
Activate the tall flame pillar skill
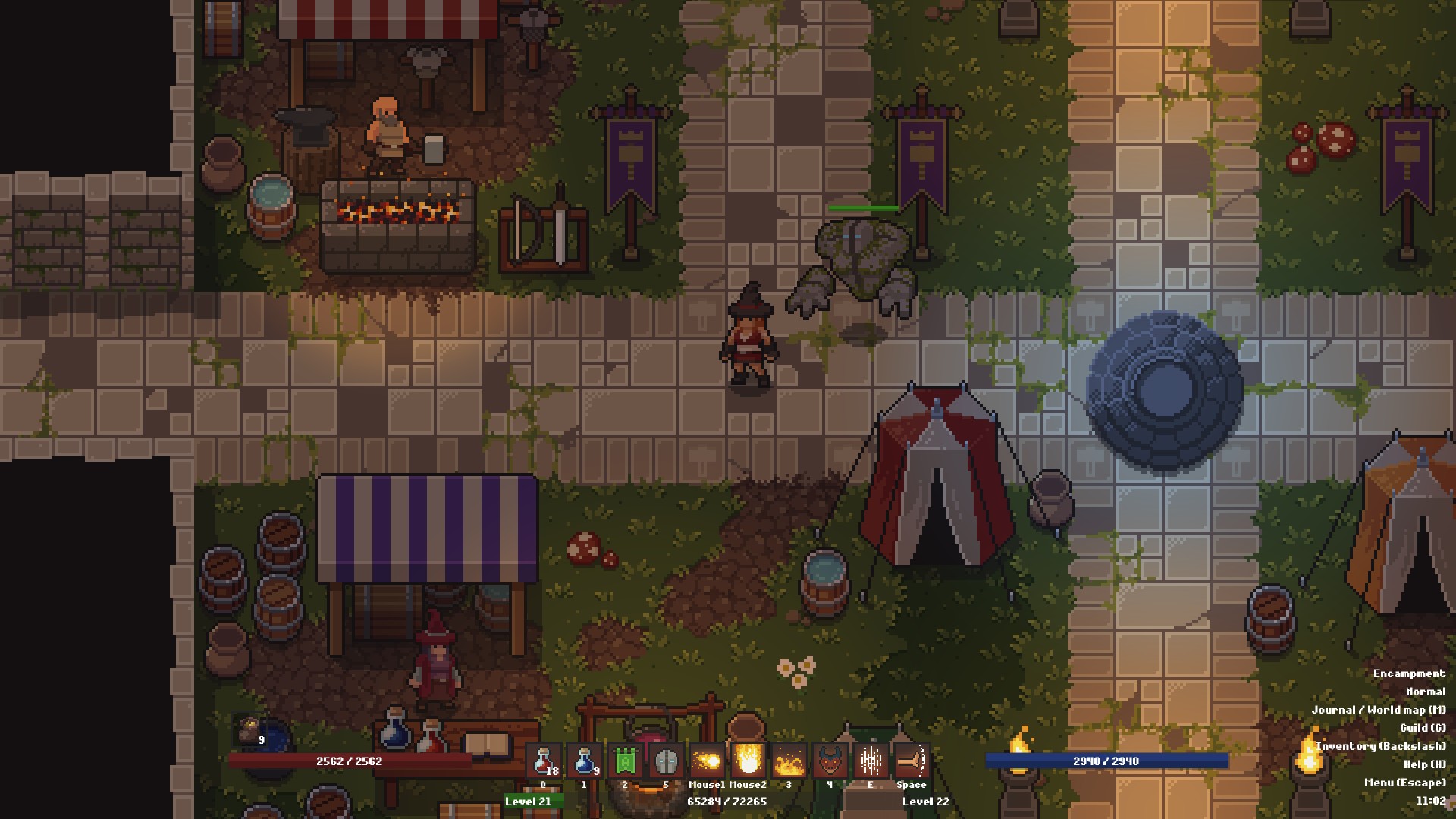(x=748, y=761)
